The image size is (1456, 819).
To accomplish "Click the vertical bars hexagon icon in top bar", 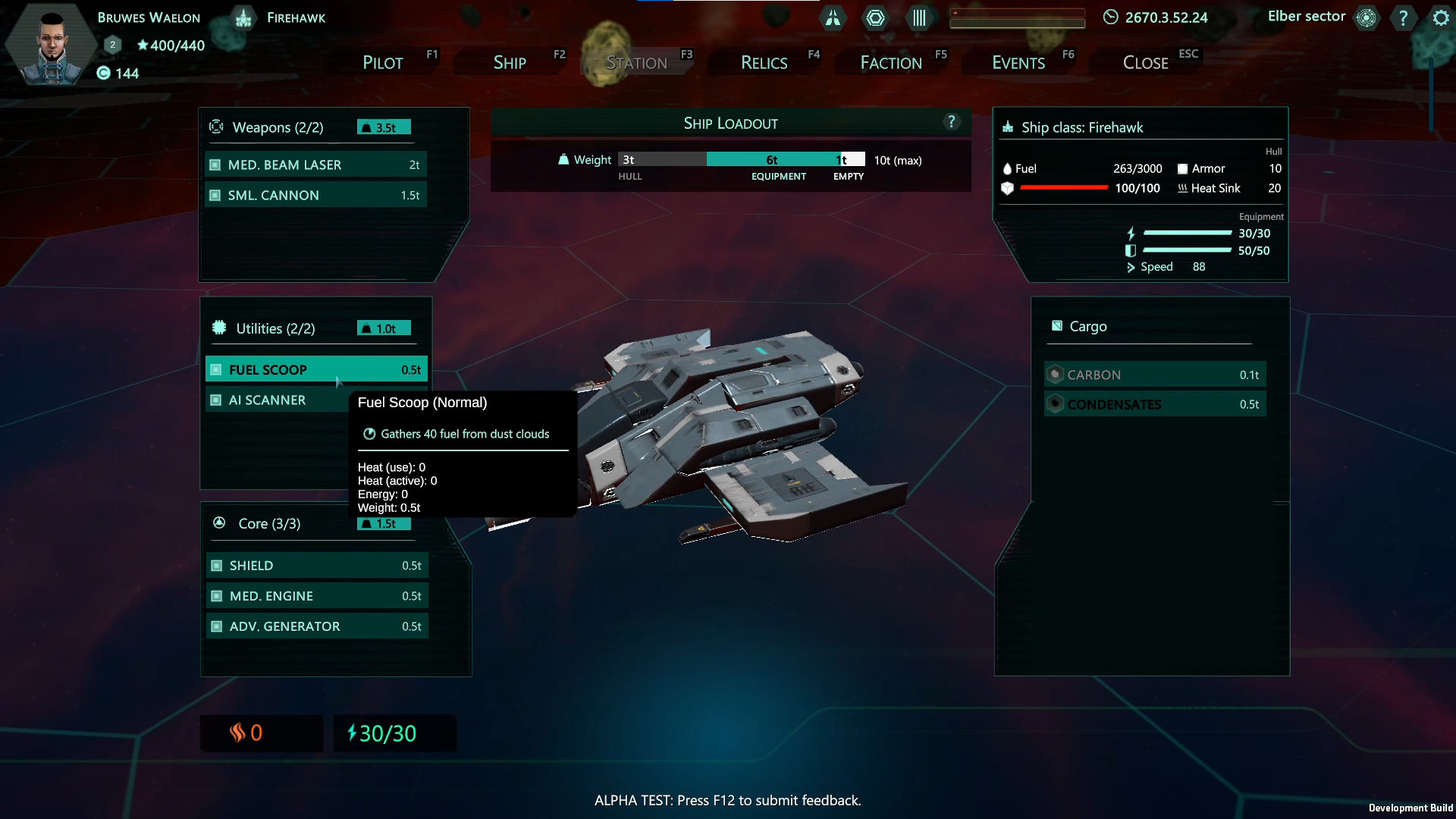I will coord(919,17).
